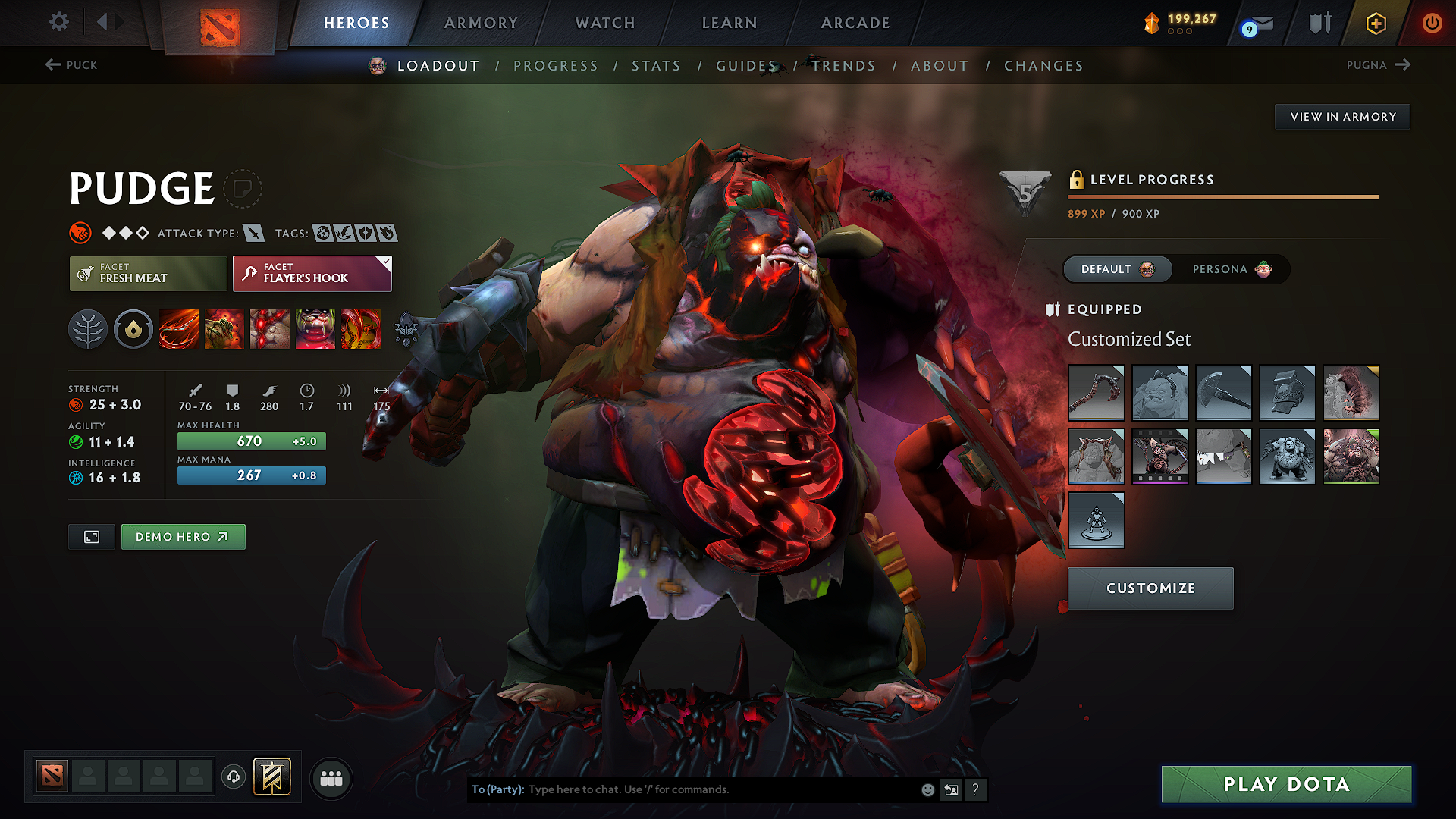Click the DEMO HERO button
1456x819 pixels.
click(x=183, y=536)
